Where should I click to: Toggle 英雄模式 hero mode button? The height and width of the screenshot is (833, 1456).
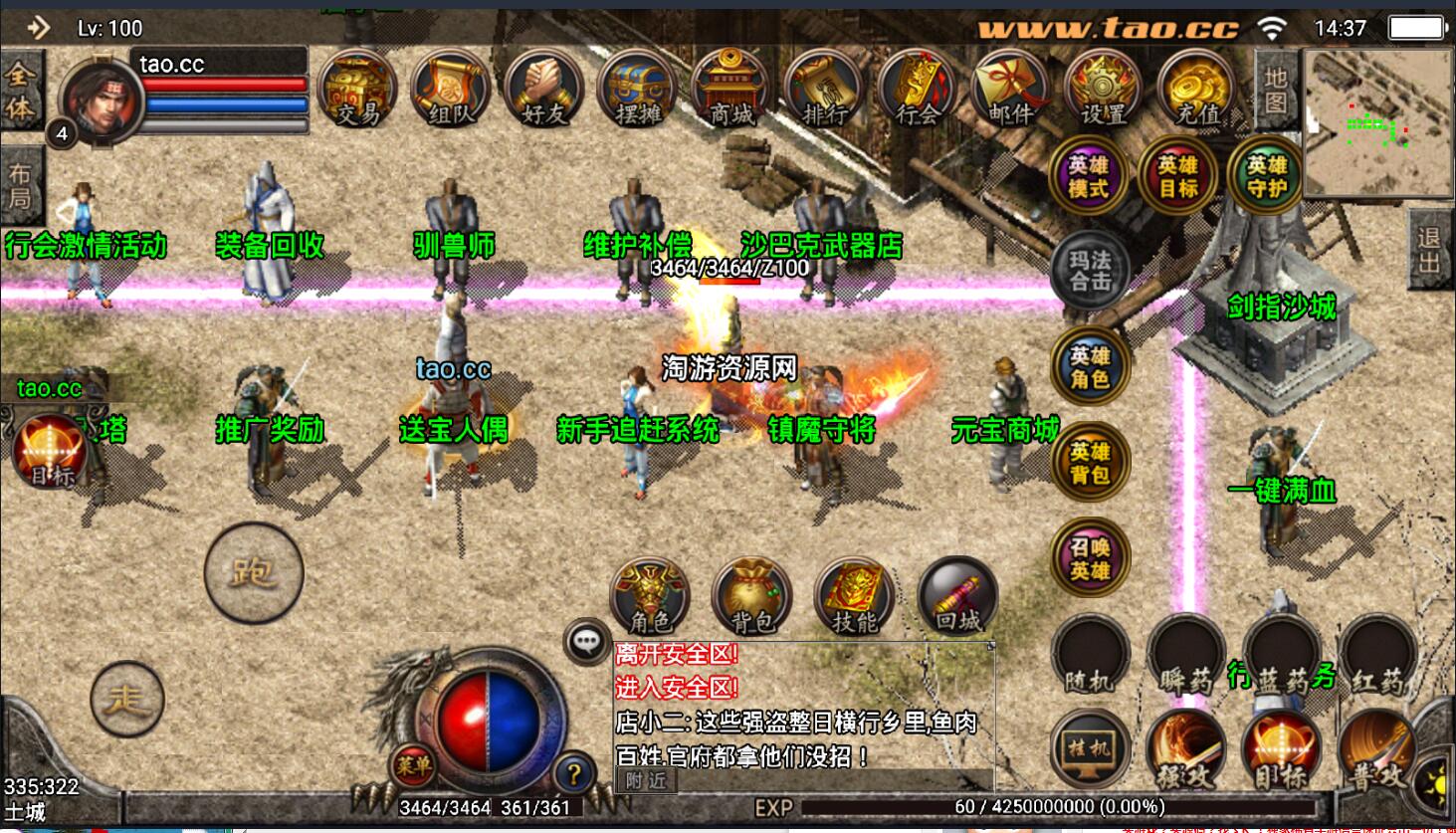click(x=1088, y=177)
